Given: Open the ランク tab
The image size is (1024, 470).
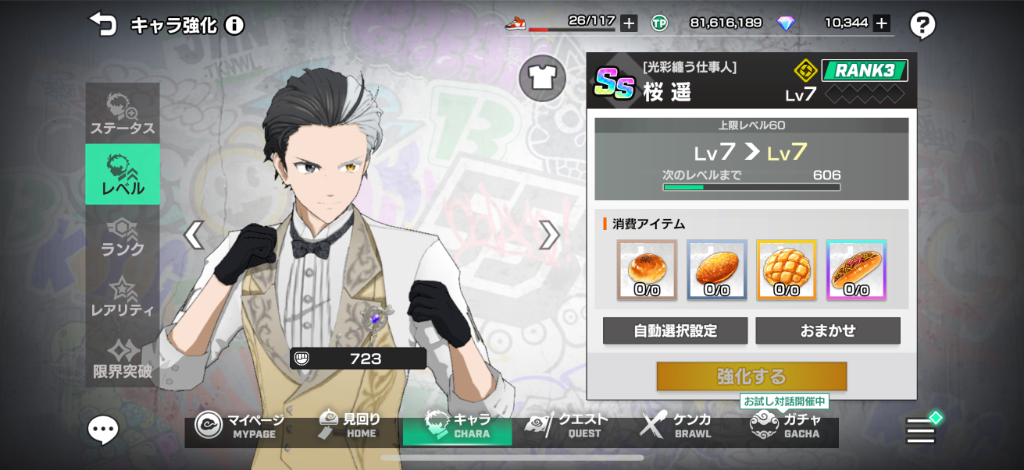Looking at the screenshot, I should coord(122,235).
